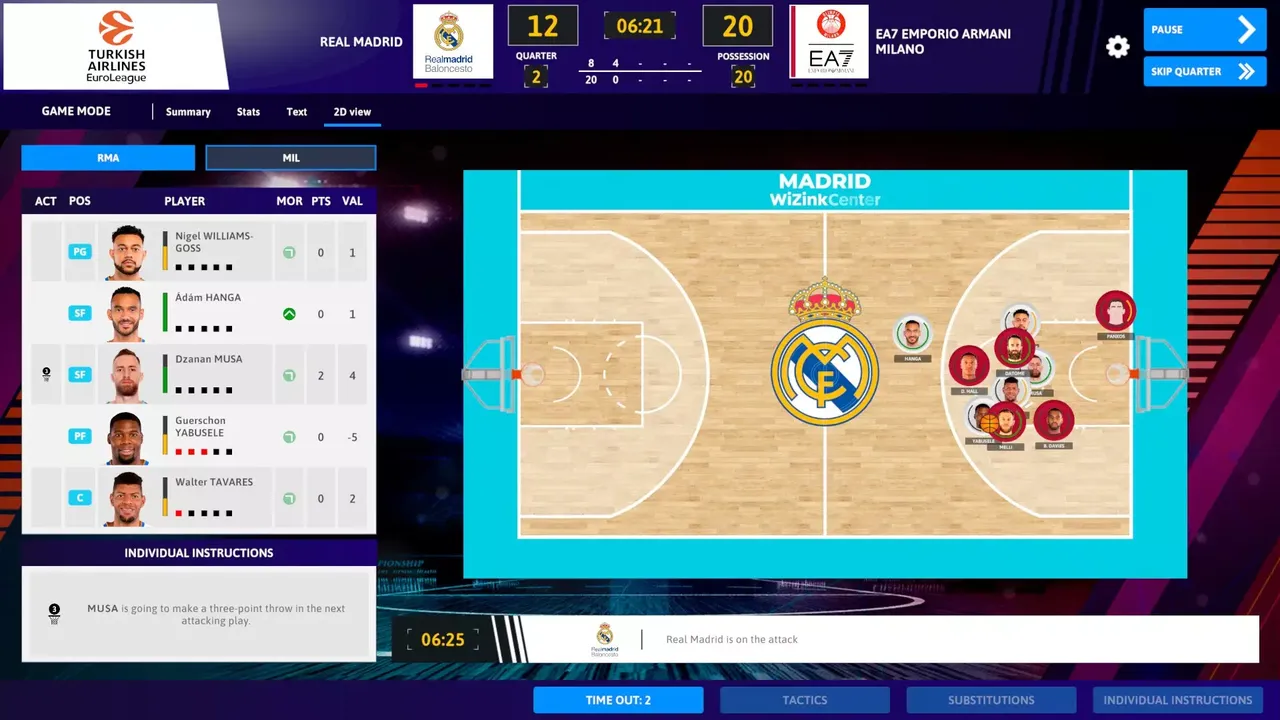Select the PG position badge for Williams-Goss
Viewport: 1280px width, 720px height.
click(x=79, y=252)
